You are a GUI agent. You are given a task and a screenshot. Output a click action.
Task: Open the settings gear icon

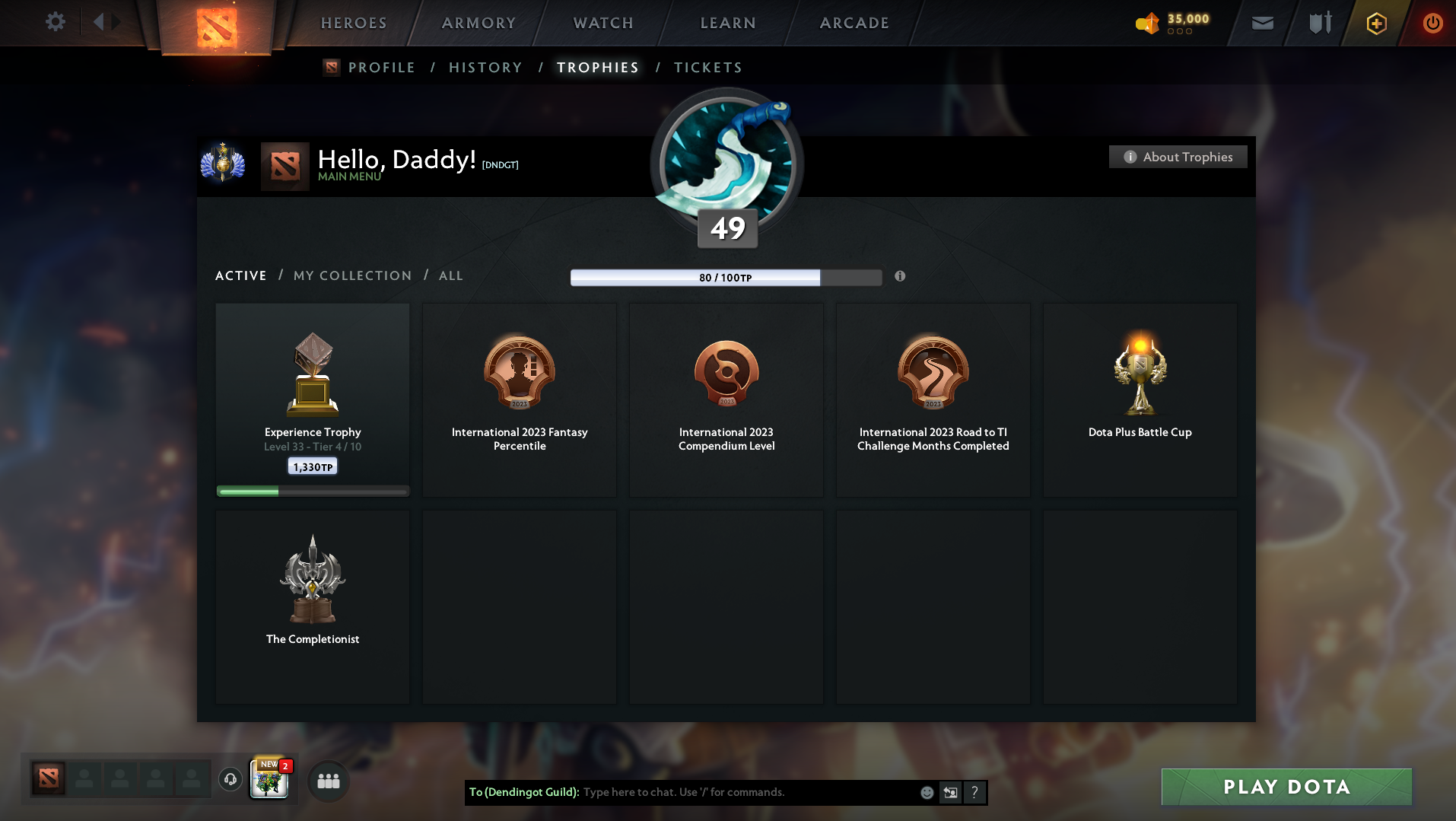(54, 22)
